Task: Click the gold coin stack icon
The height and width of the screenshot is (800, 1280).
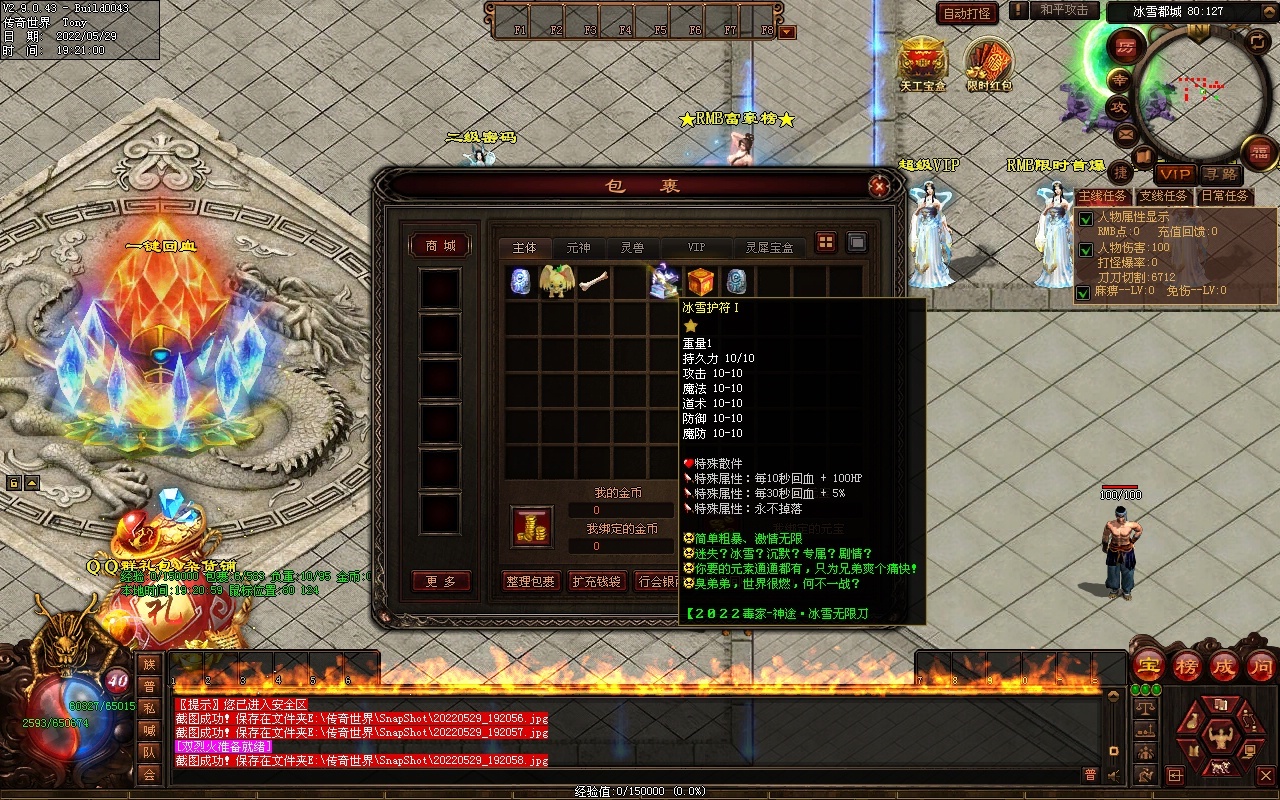Action: [x=532, y=527]
